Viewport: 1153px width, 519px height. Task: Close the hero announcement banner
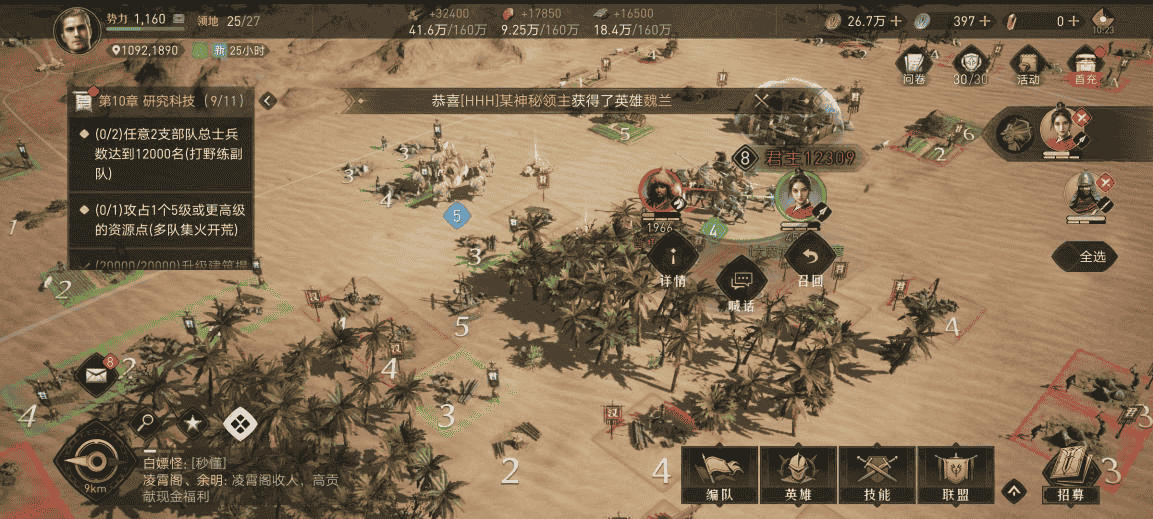pyautogui.click(x=762, y=101)
